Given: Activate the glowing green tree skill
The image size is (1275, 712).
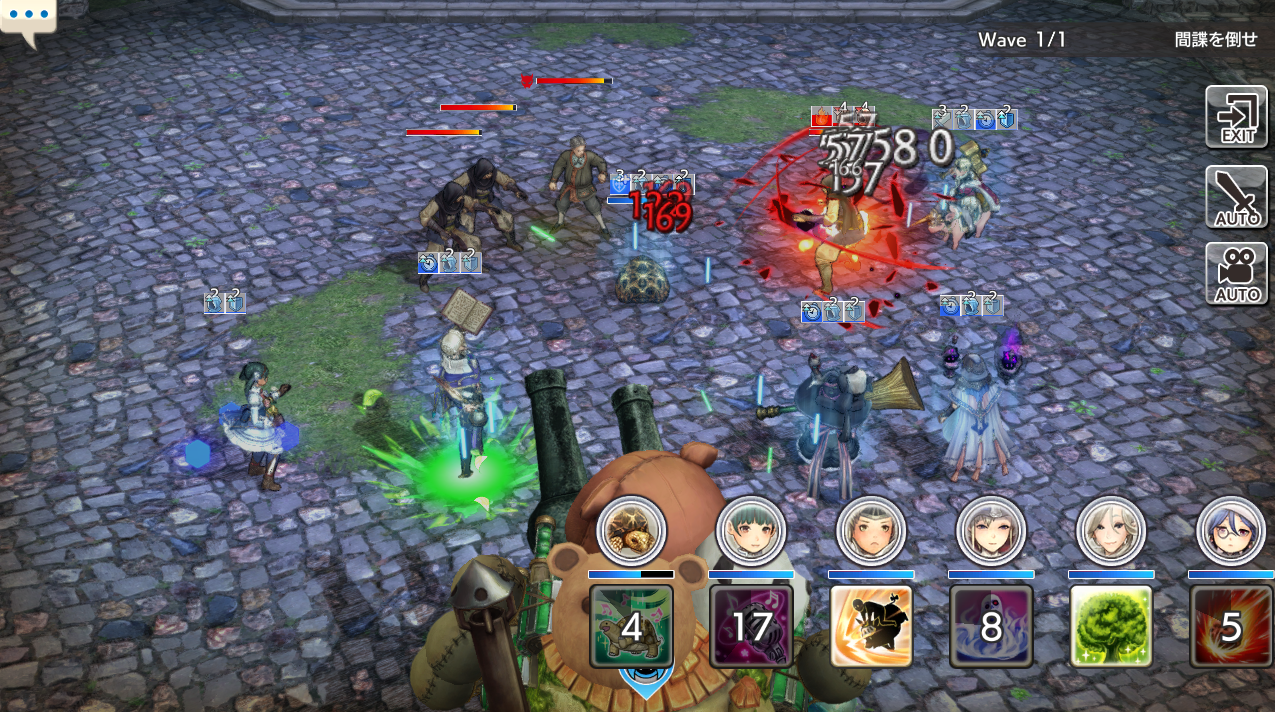Looking at the screenshot, I should pos(1111,626).
